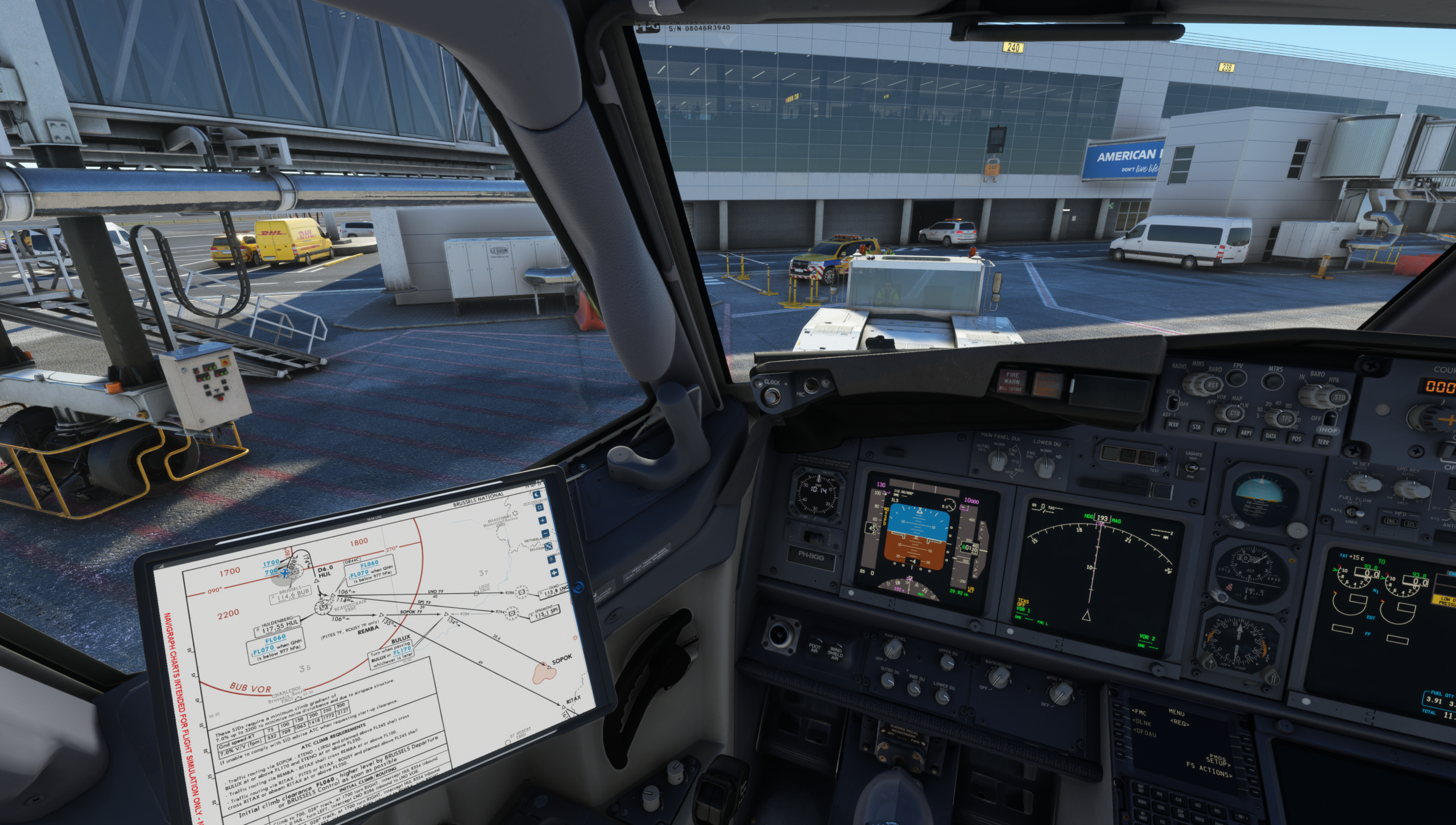Toggle the DATA map button
This screenshot has width=1456, height=825.
click(x=1271, y=436)
